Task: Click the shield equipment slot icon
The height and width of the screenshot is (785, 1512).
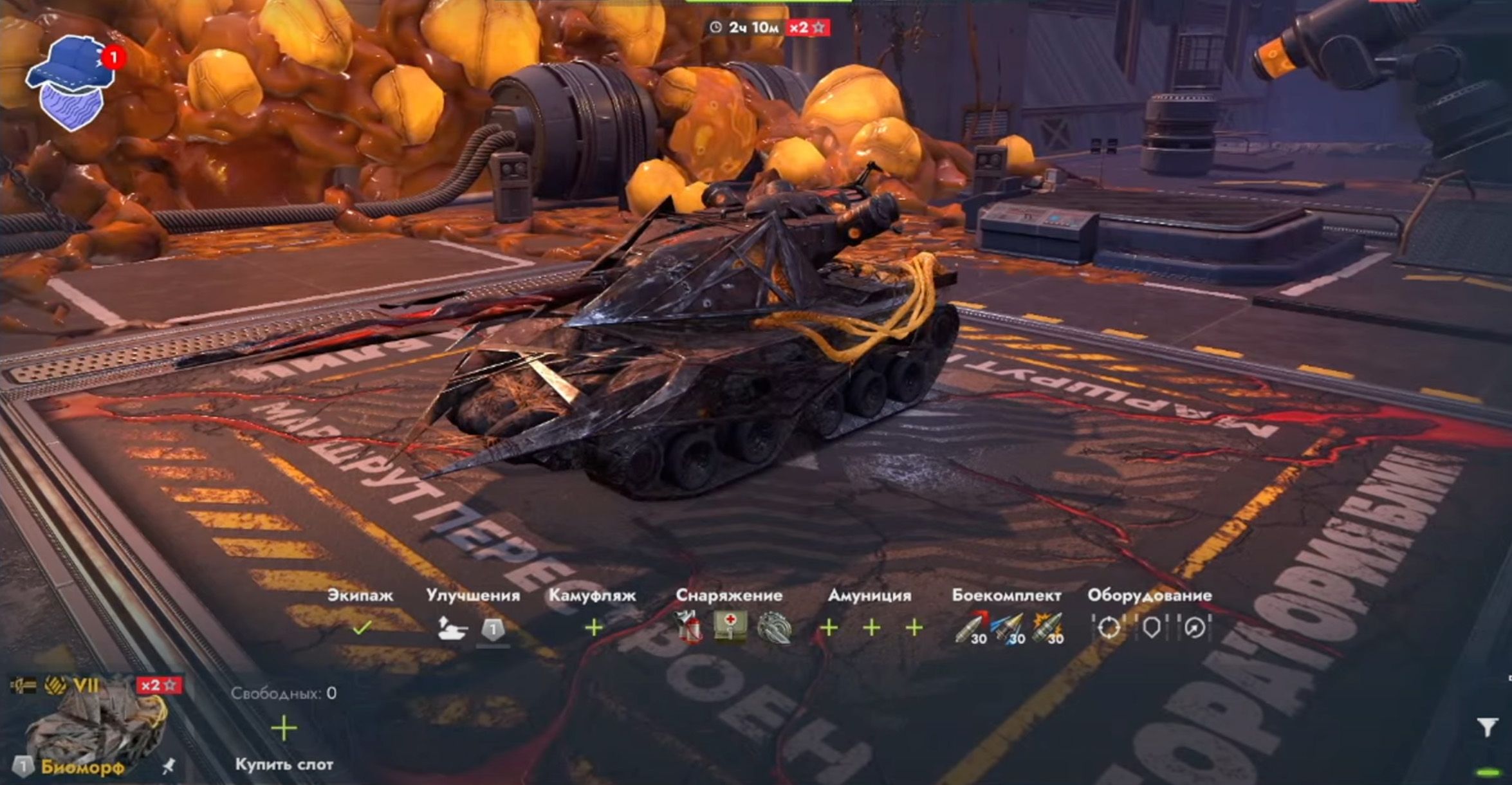Action: [1152, 626]
